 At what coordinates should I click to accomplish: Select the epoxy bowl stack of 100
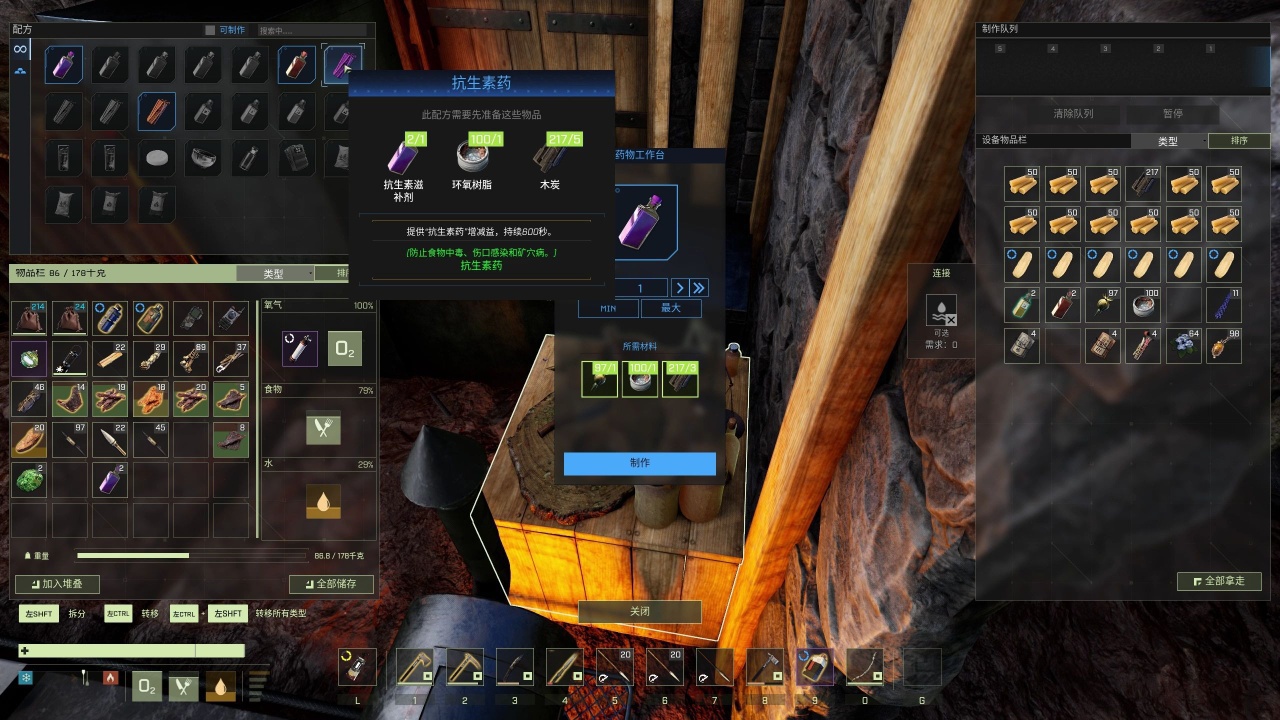click(1143, 305)
